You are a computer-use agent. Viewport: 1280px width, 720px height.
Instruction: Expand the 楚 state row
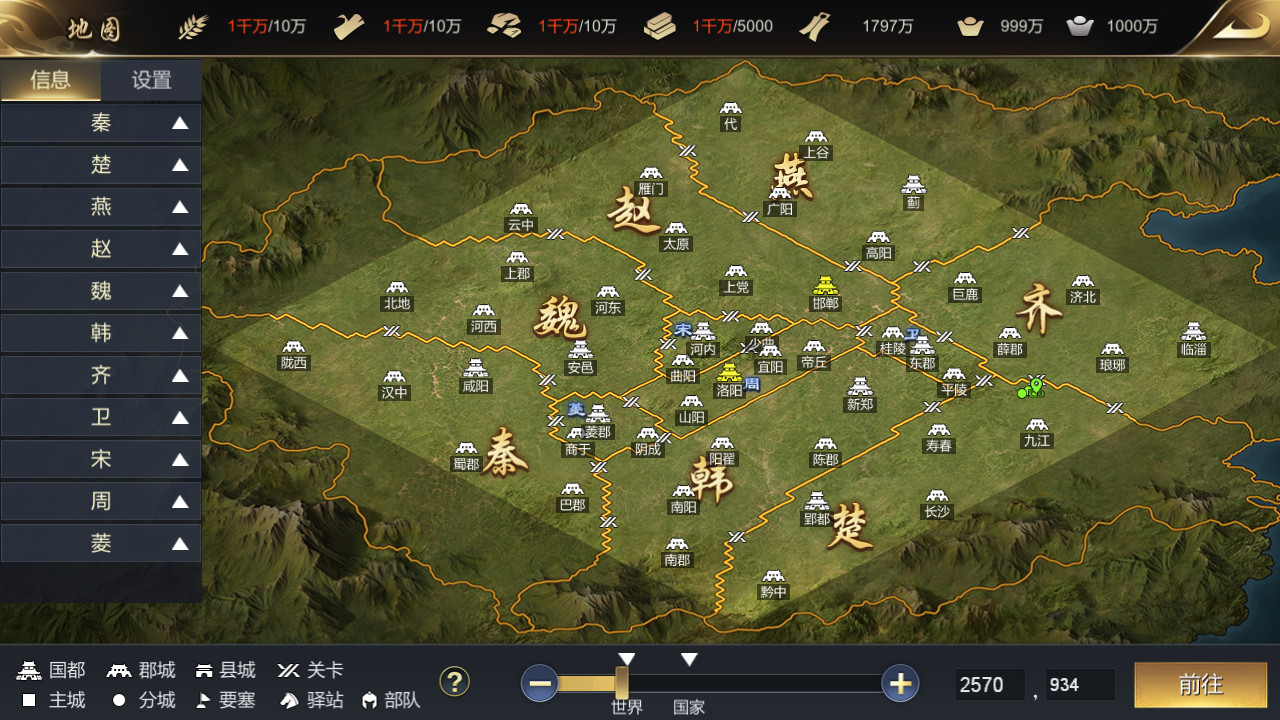(101, 165)
